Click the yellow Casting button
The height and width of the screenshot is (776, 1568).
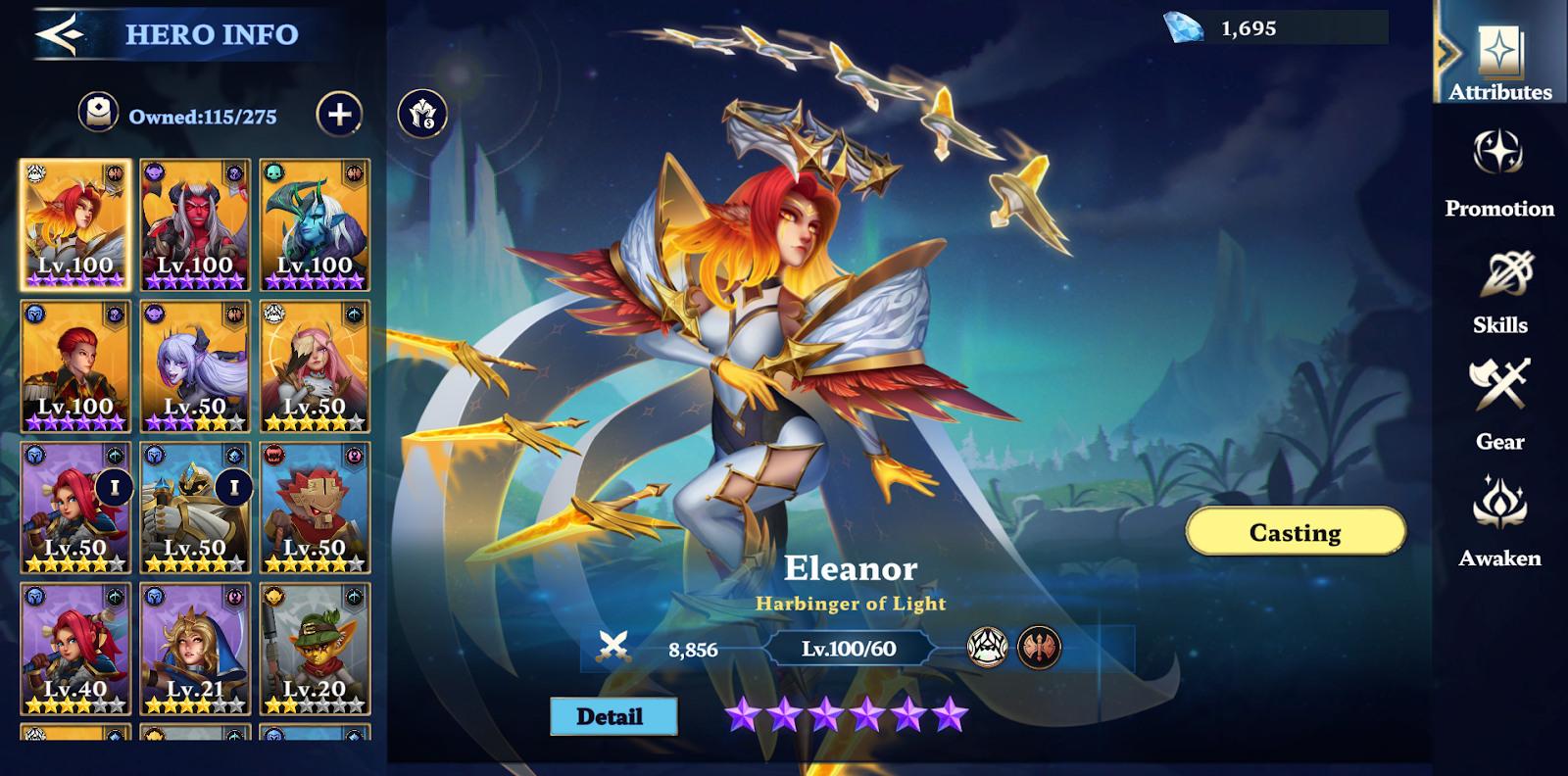pos(1295,532)
